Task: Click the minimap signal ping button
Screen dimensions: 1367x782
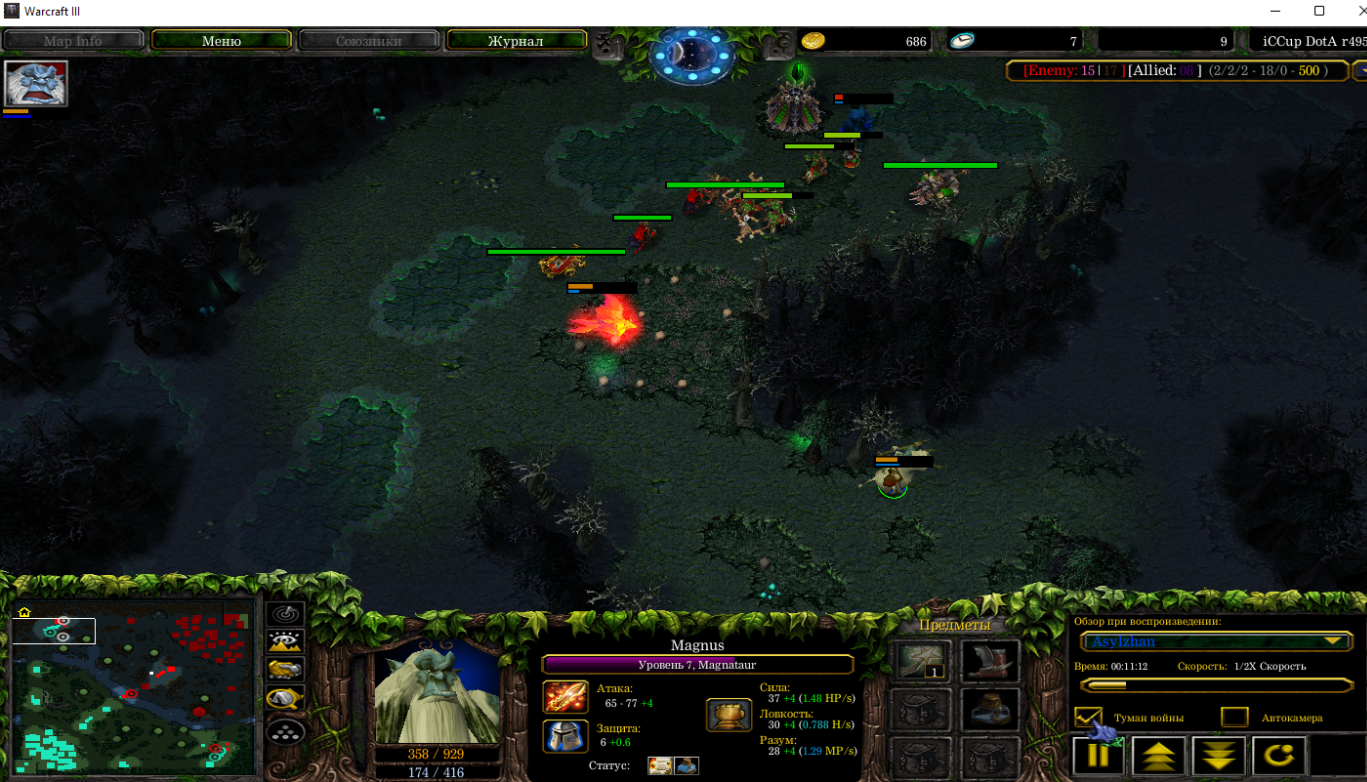Action: pyautogui.click(x=286, y=614)
